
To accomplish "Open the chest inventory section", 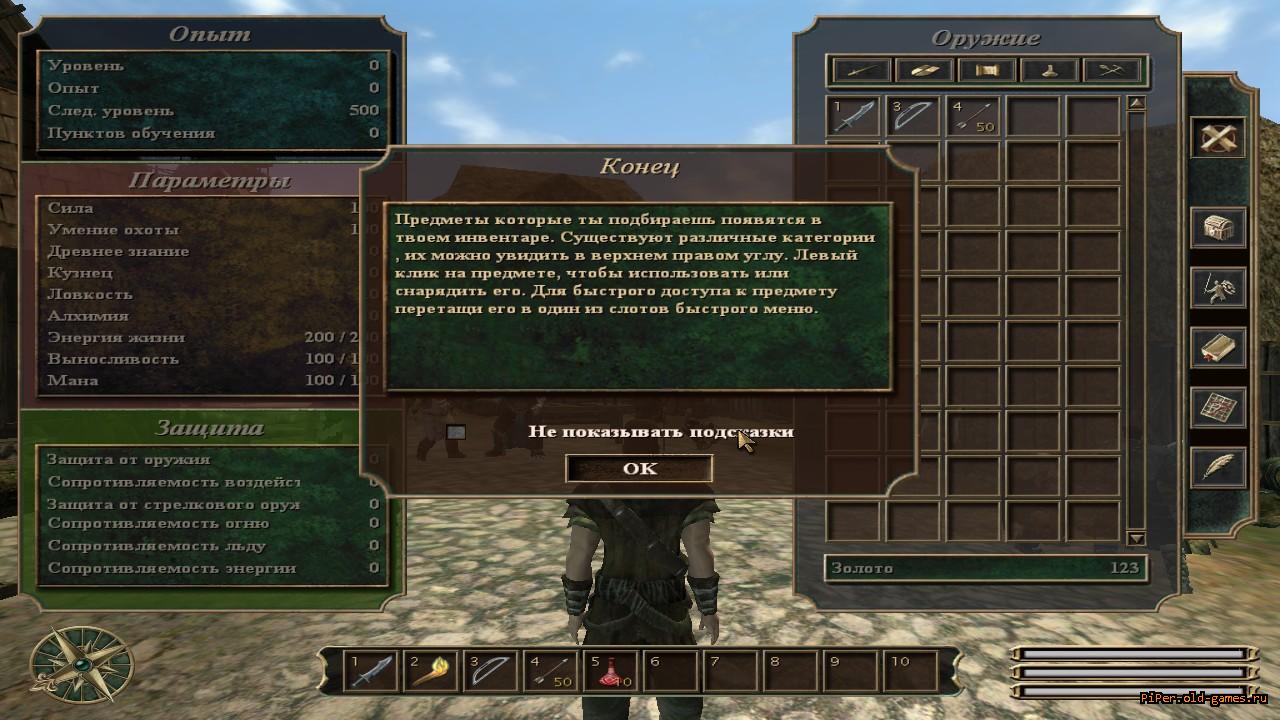I will 1217,228.
